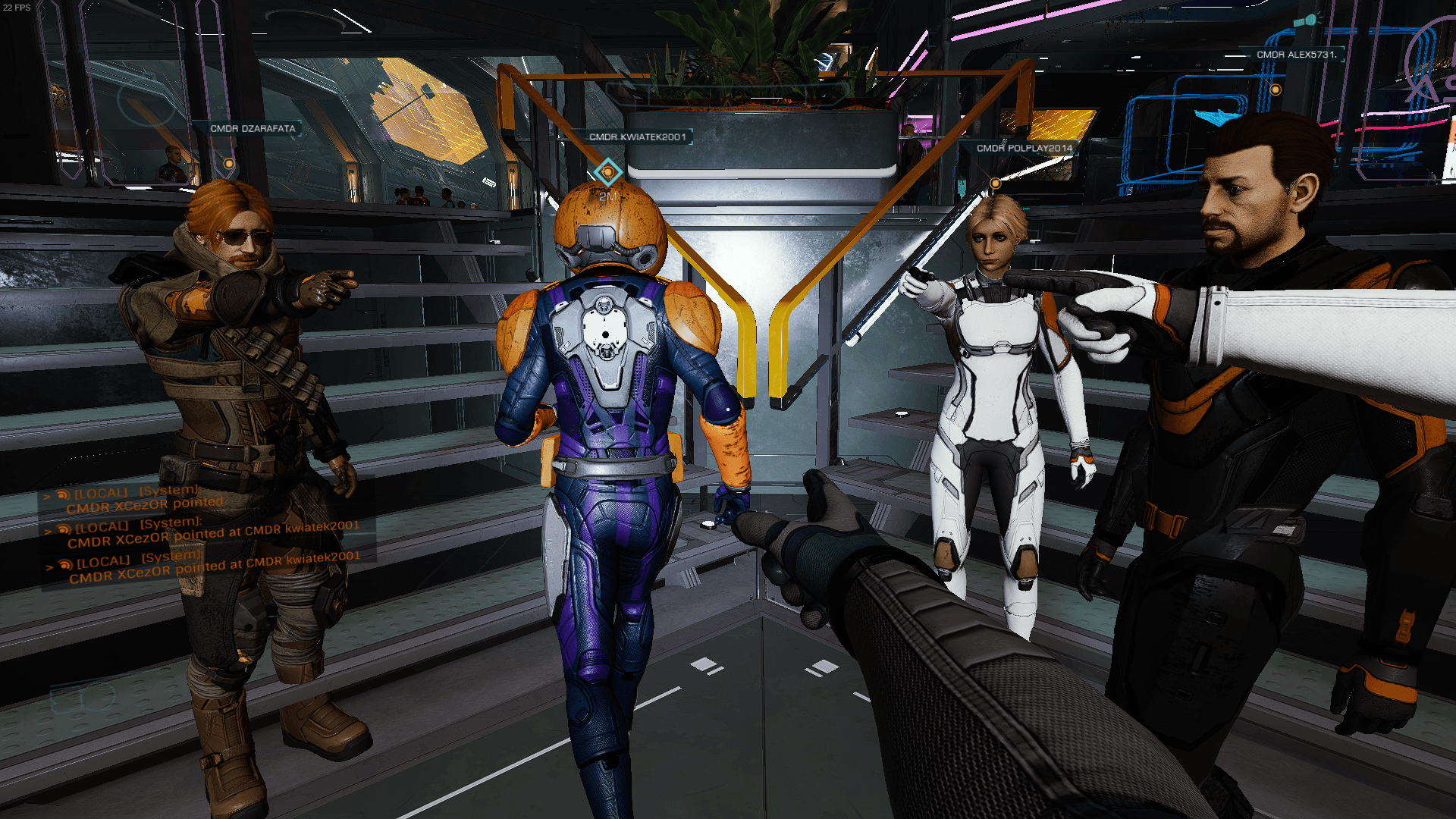Select the CMDR POLPLAY2014 name tag
1456x819 pixels.
point(1025,149)
